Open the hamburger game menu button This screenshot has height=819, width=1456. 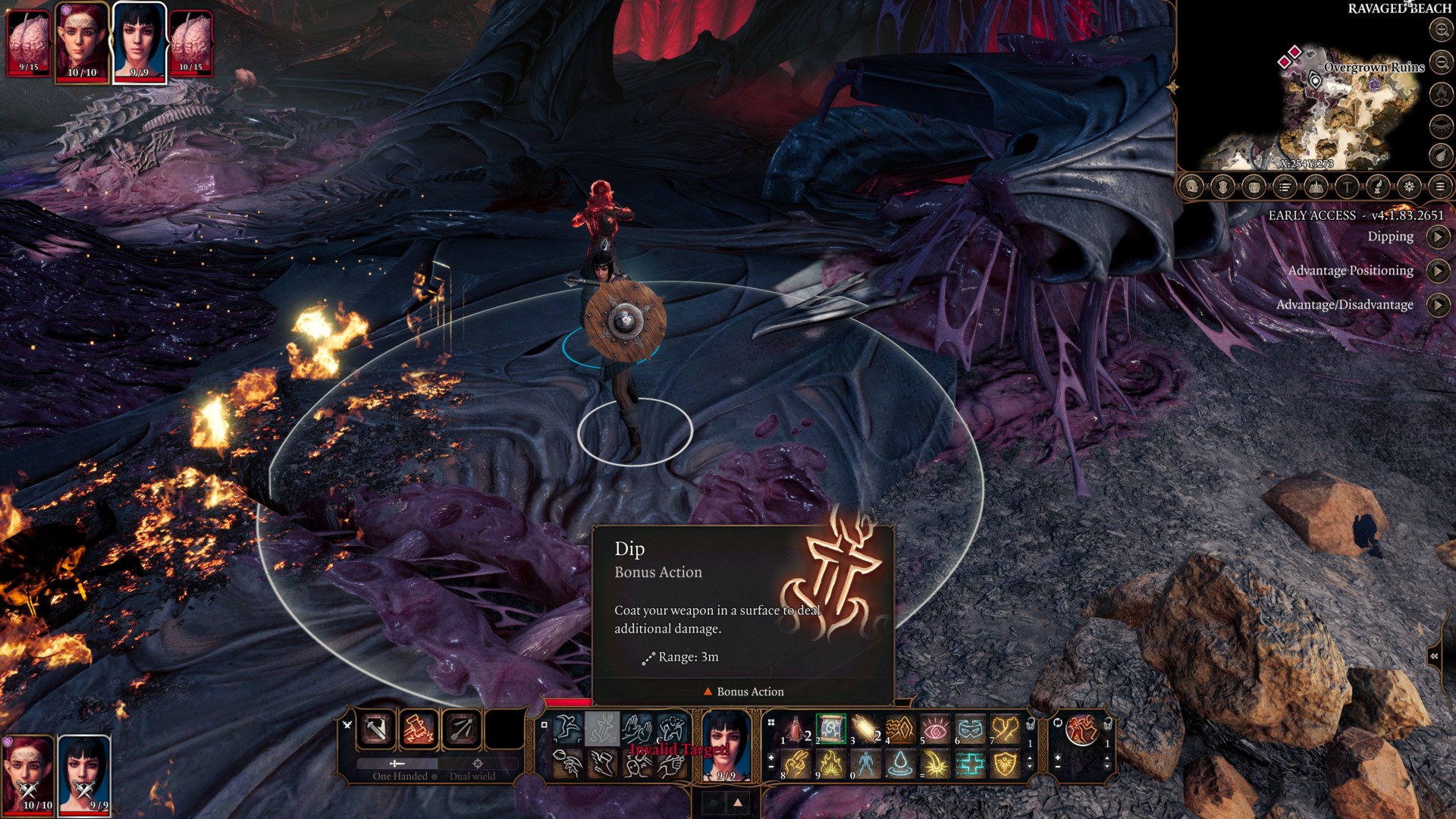click(x=1439, y=187)
